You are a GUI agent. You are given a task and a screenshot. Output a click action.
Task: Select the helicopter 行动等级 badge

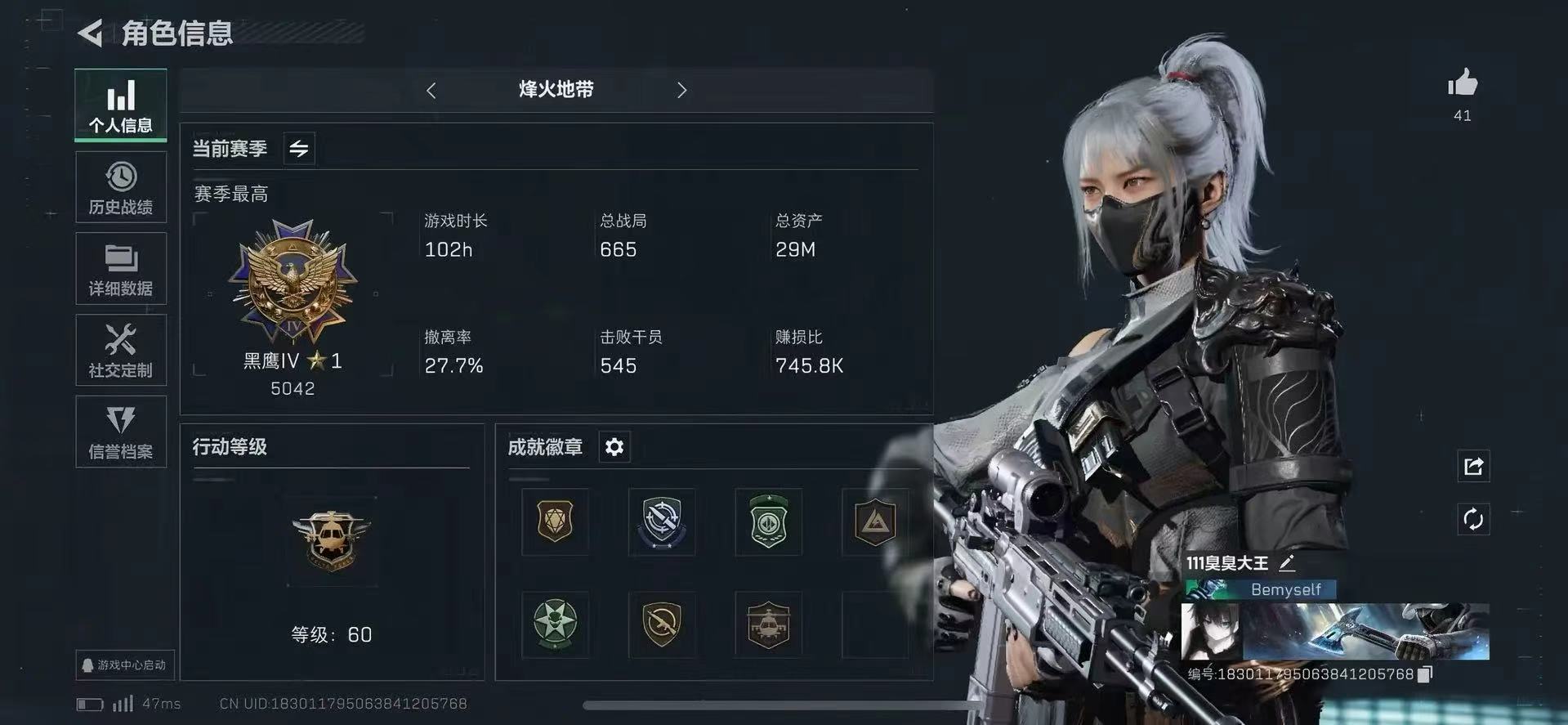[331, 540]
